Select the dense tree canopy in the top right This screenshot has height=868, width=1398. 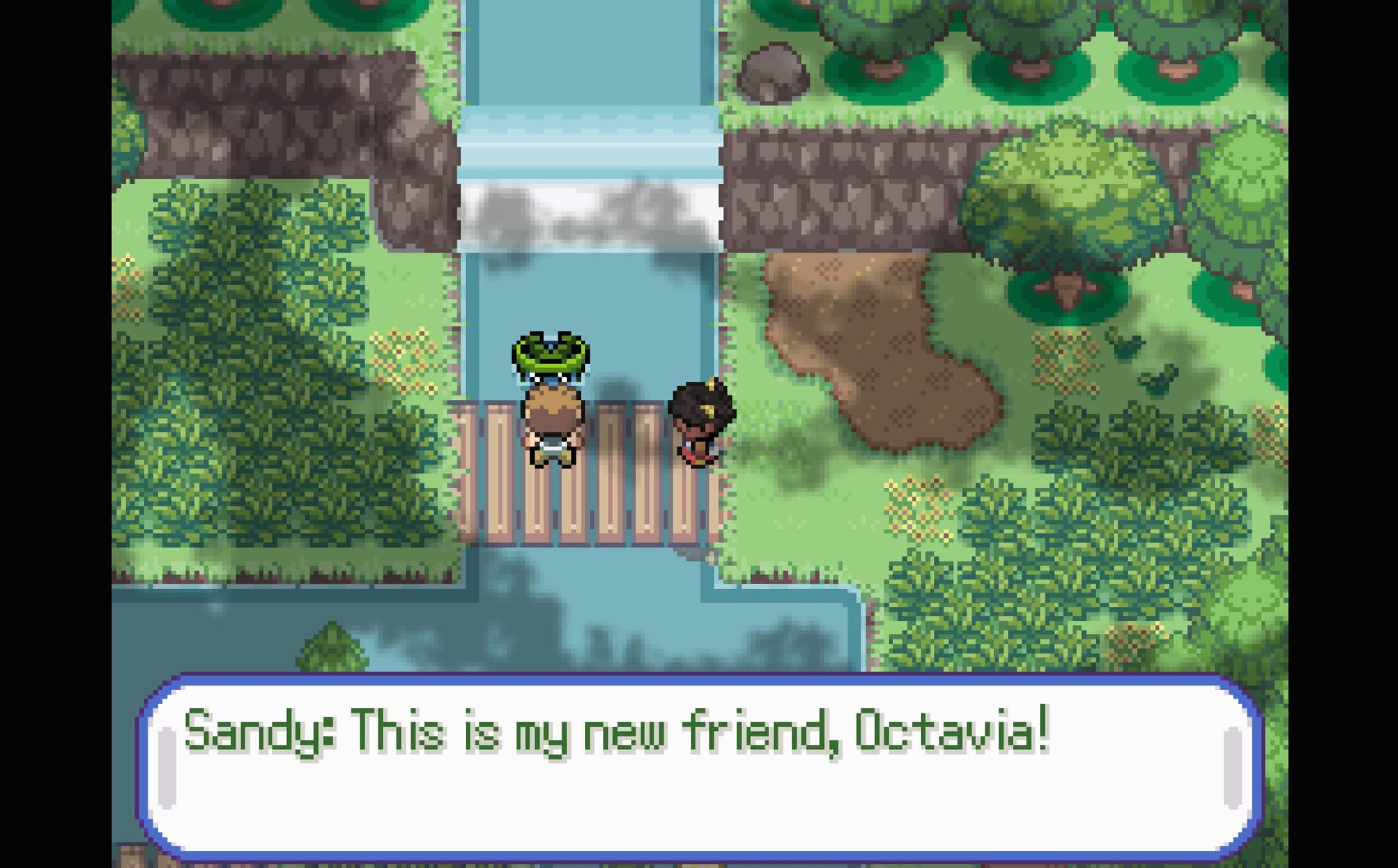click(1033, 34)
